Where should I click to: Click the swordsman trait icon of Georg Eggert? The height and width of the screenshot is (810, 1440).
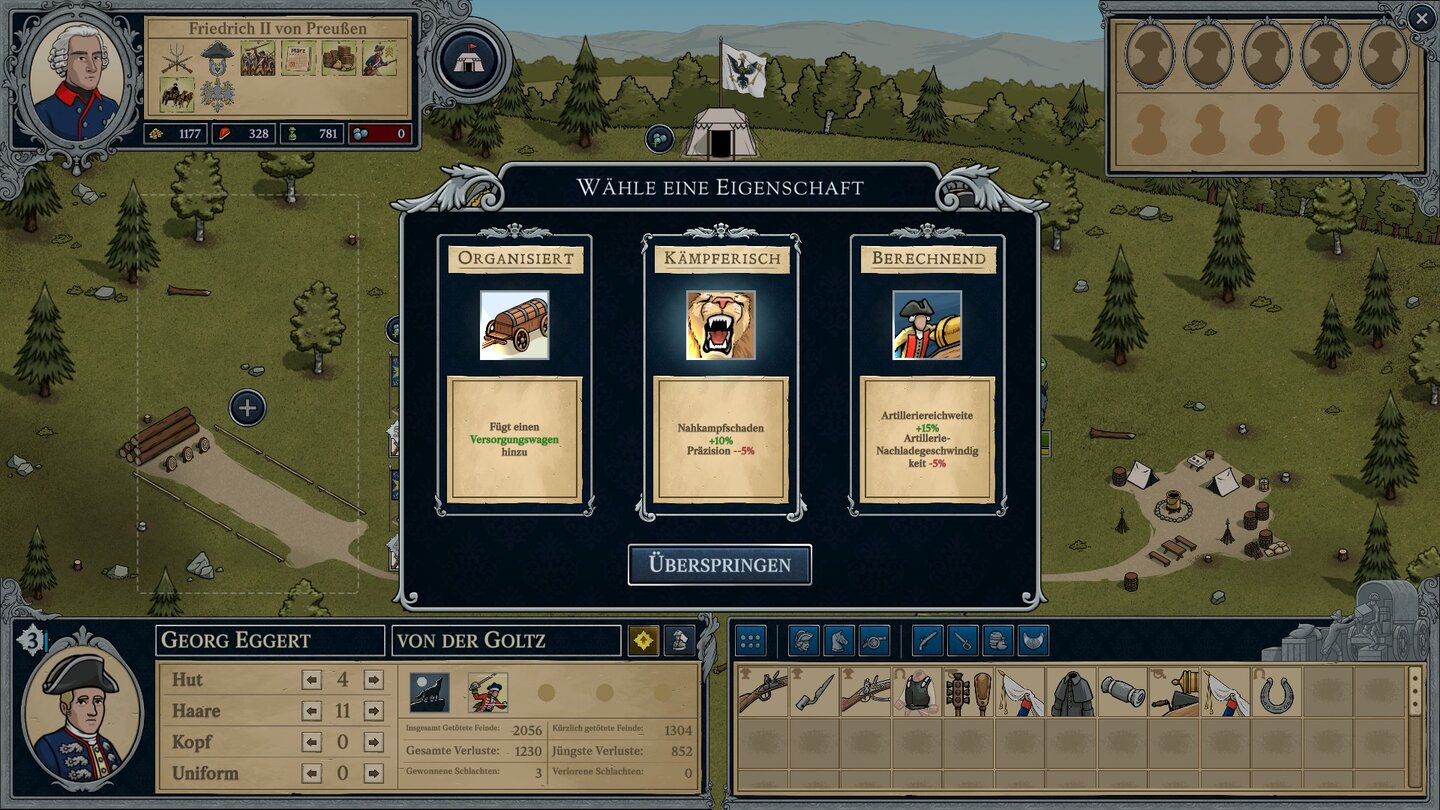(x=487, y=691)
